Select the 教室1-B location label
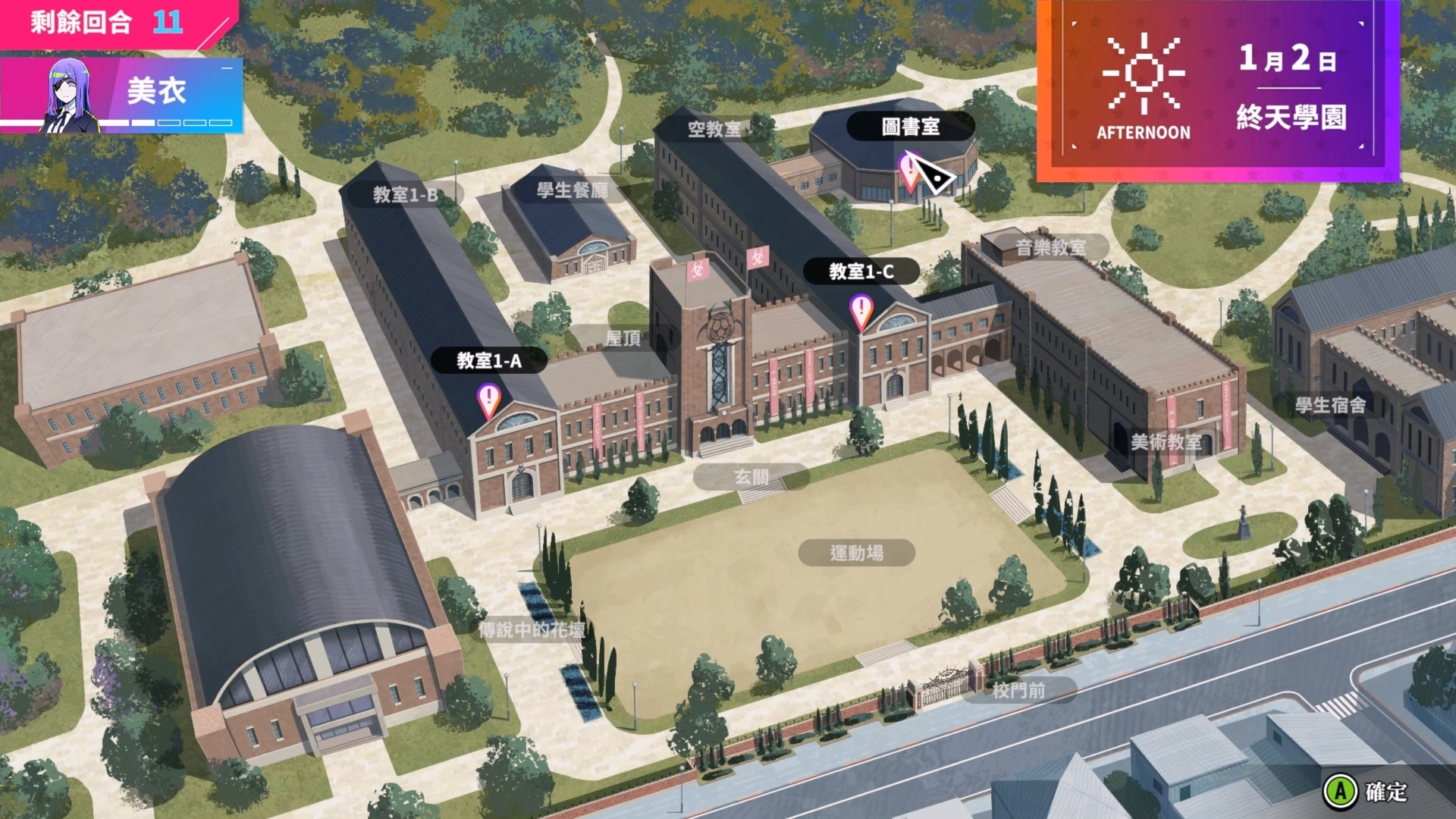The image size is (1456, 819). 405,195
